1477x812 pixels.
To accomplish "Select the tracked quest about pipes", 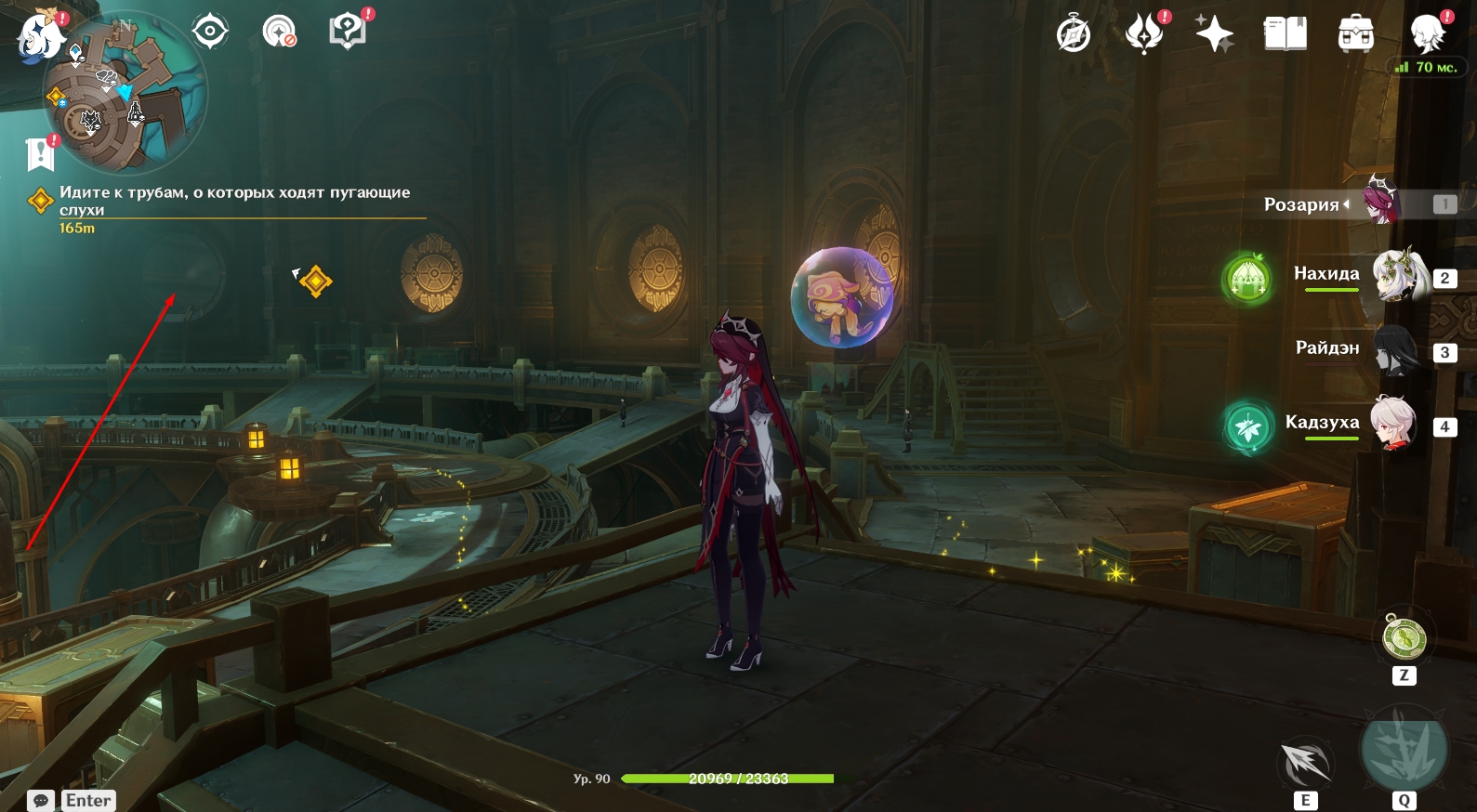I will pos(234,201).
